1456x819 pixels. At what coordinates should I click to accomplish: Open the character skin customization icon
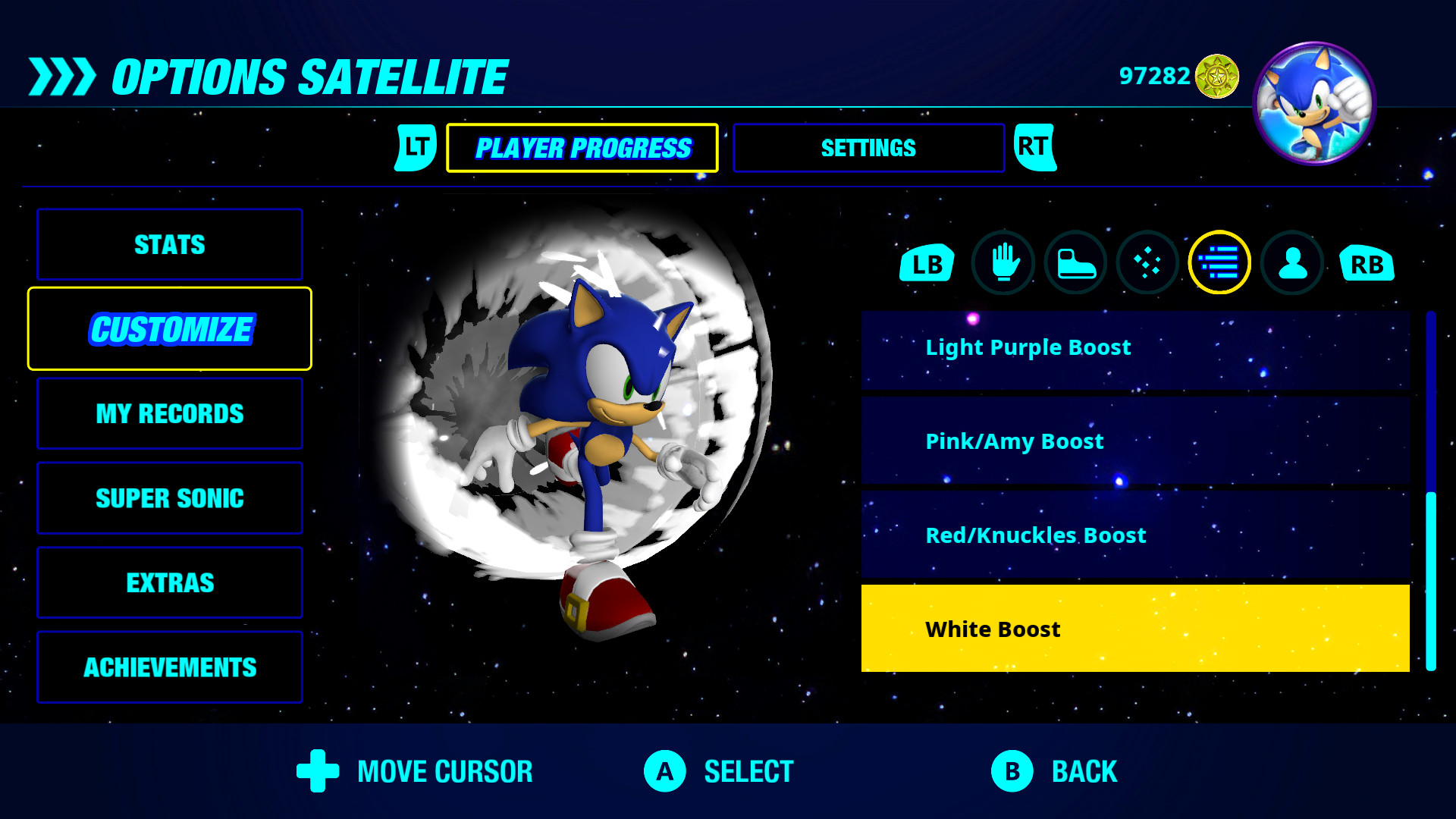point(1292,263)
